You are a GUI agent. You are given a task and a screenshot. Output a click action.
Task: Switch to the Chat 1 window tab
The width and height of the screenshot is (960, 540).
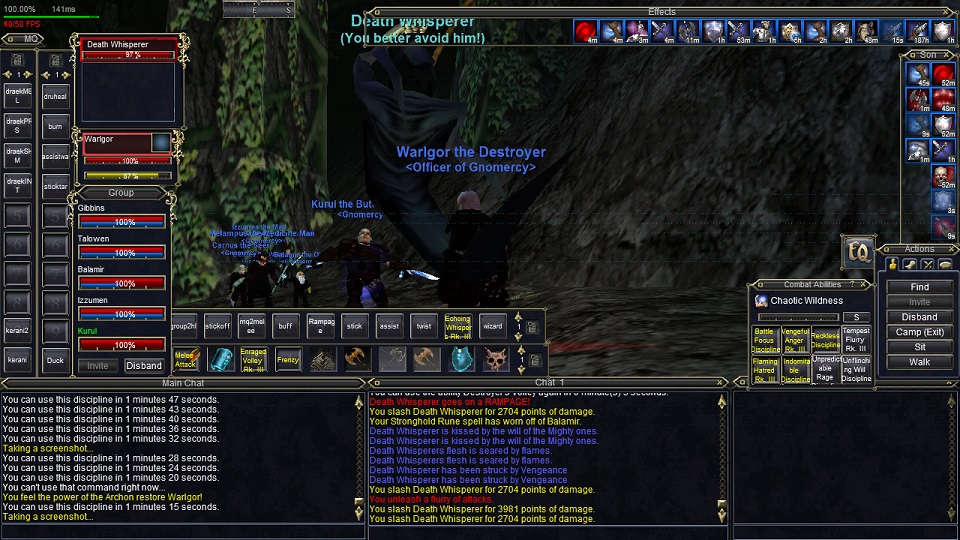pyautogui.click(x=550, y=383)
